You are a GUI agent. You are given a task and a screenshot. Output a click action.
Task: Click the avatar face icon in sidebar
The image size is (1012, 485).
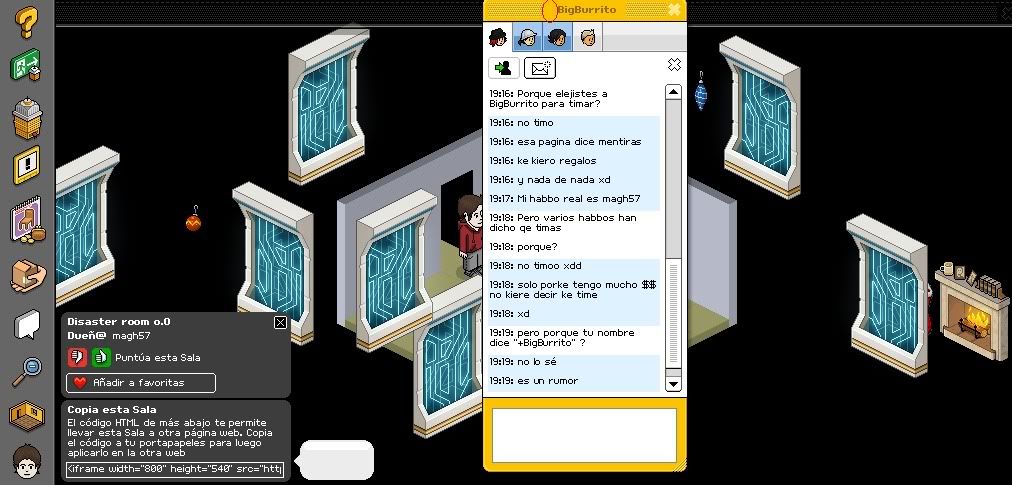(x=27, y=462)
